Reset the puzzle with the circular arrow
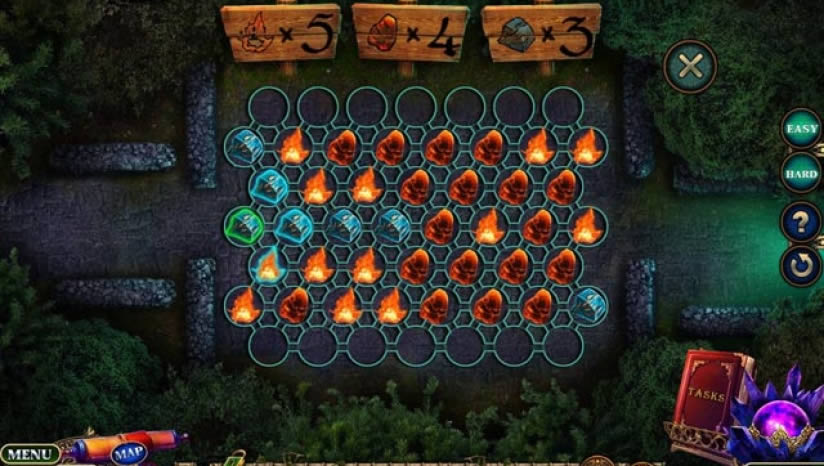 802,266
